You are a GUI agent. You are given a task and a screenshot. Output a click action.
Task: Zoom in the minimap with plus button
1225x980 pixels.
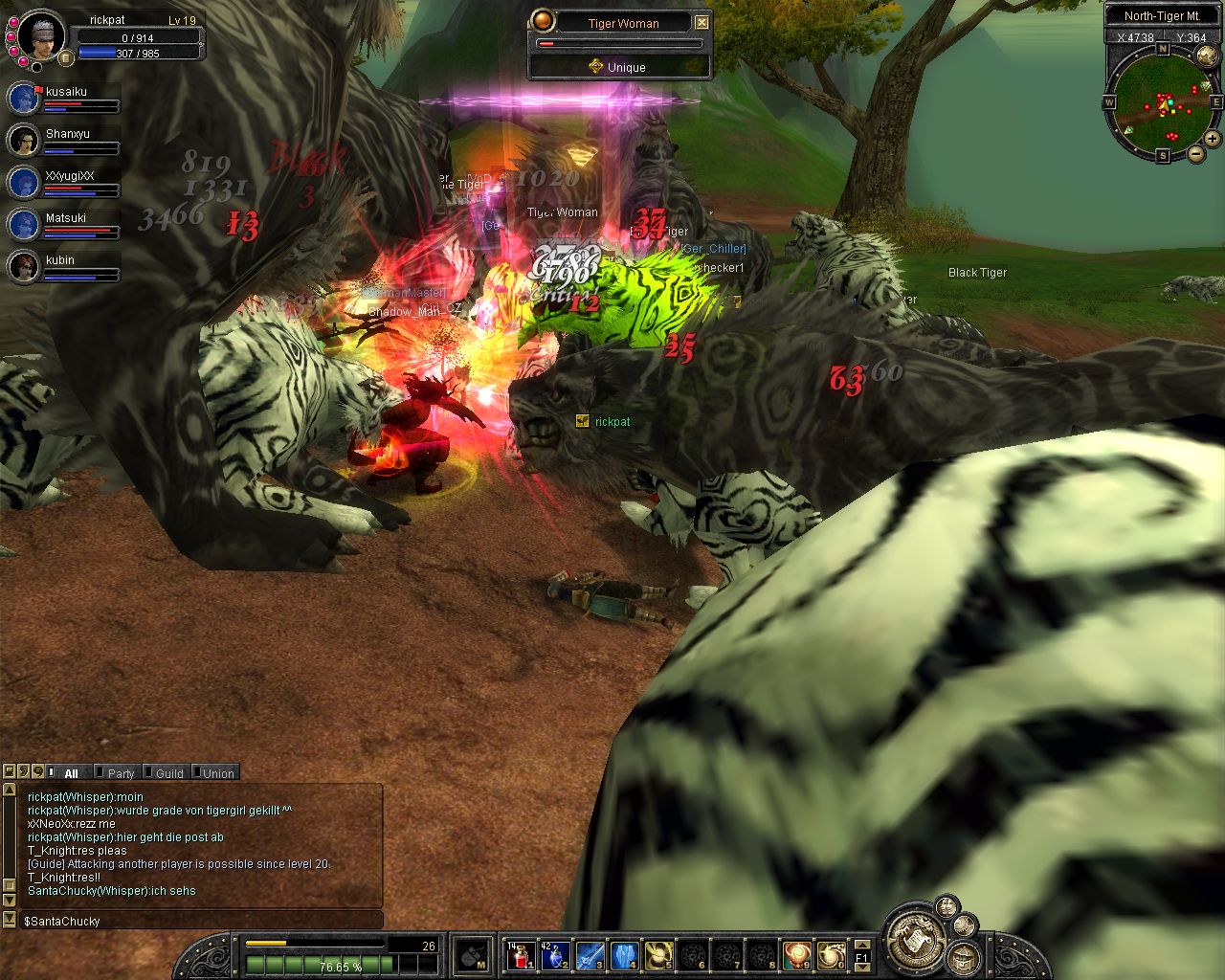[x=1212, y=139]
